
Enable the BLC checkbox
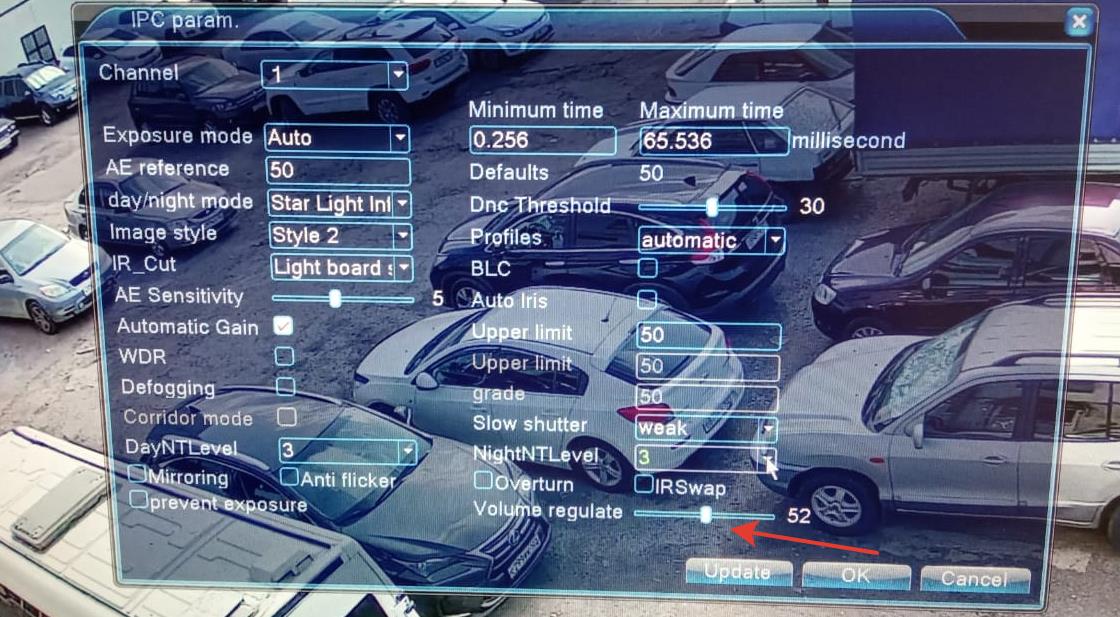click(x=648, y=267)
